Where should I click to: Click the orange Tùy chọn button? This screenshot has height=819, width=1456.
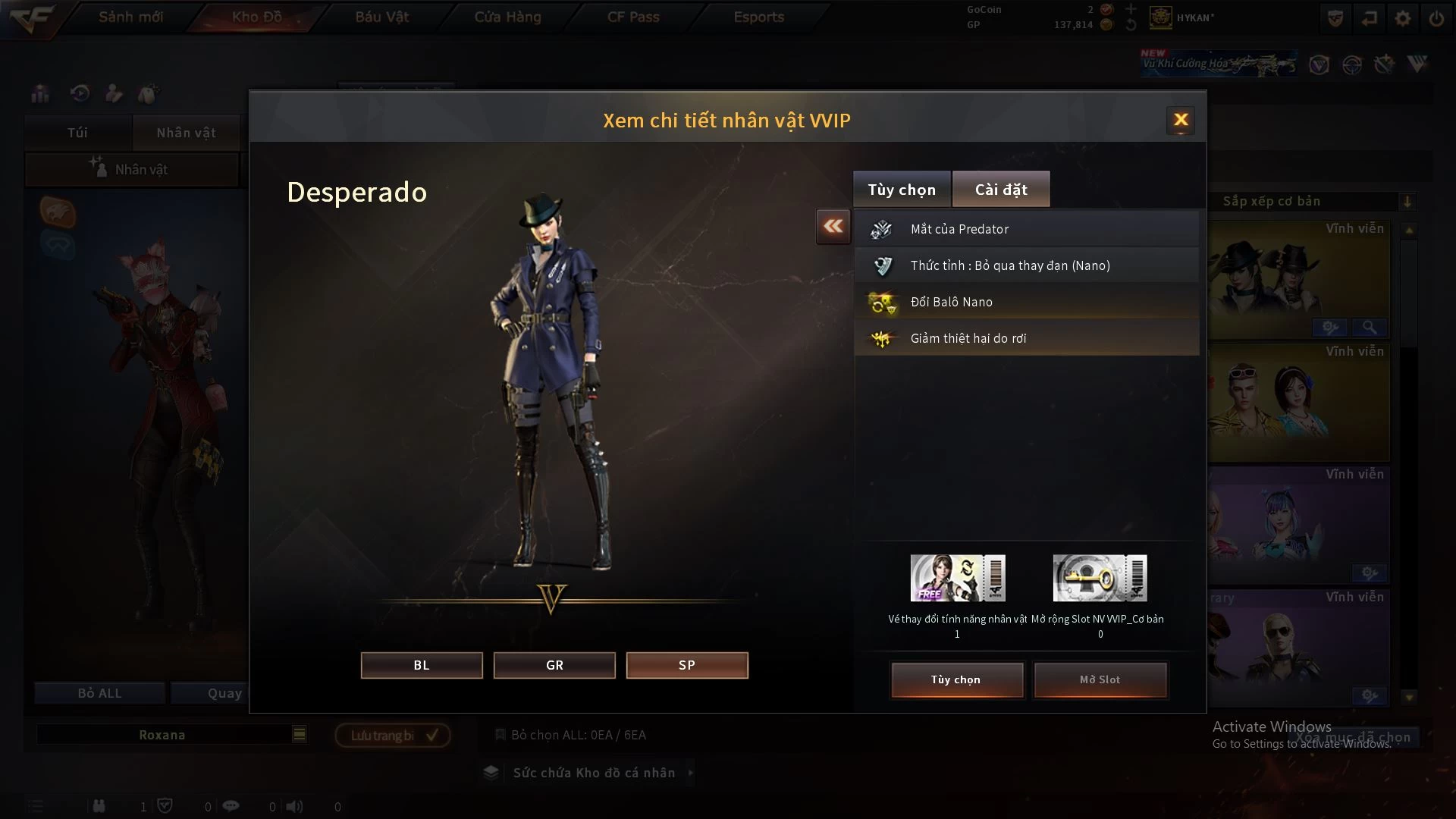[x=956, y=679]
